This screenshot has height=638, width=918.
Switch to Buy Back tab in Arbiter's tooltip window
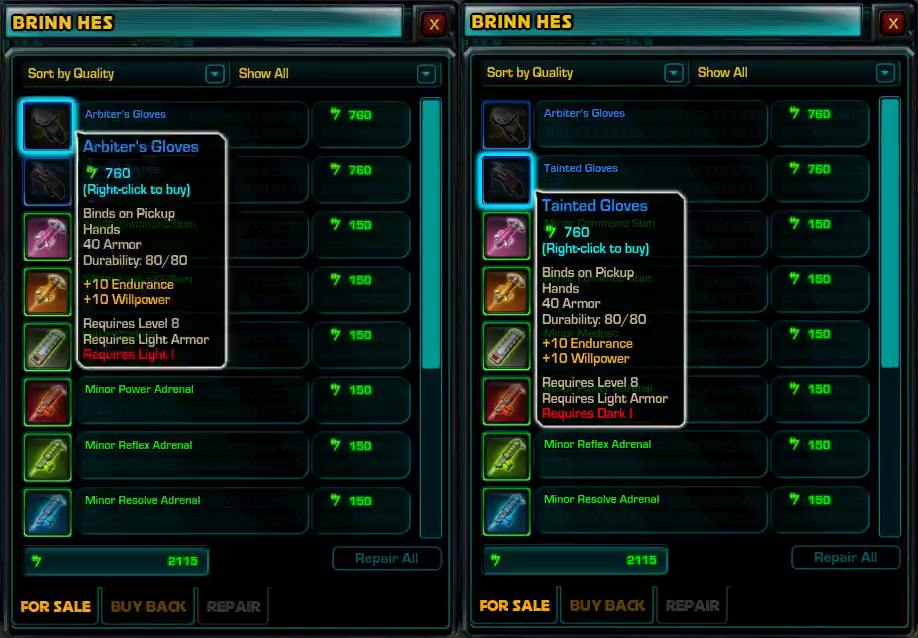148,606
